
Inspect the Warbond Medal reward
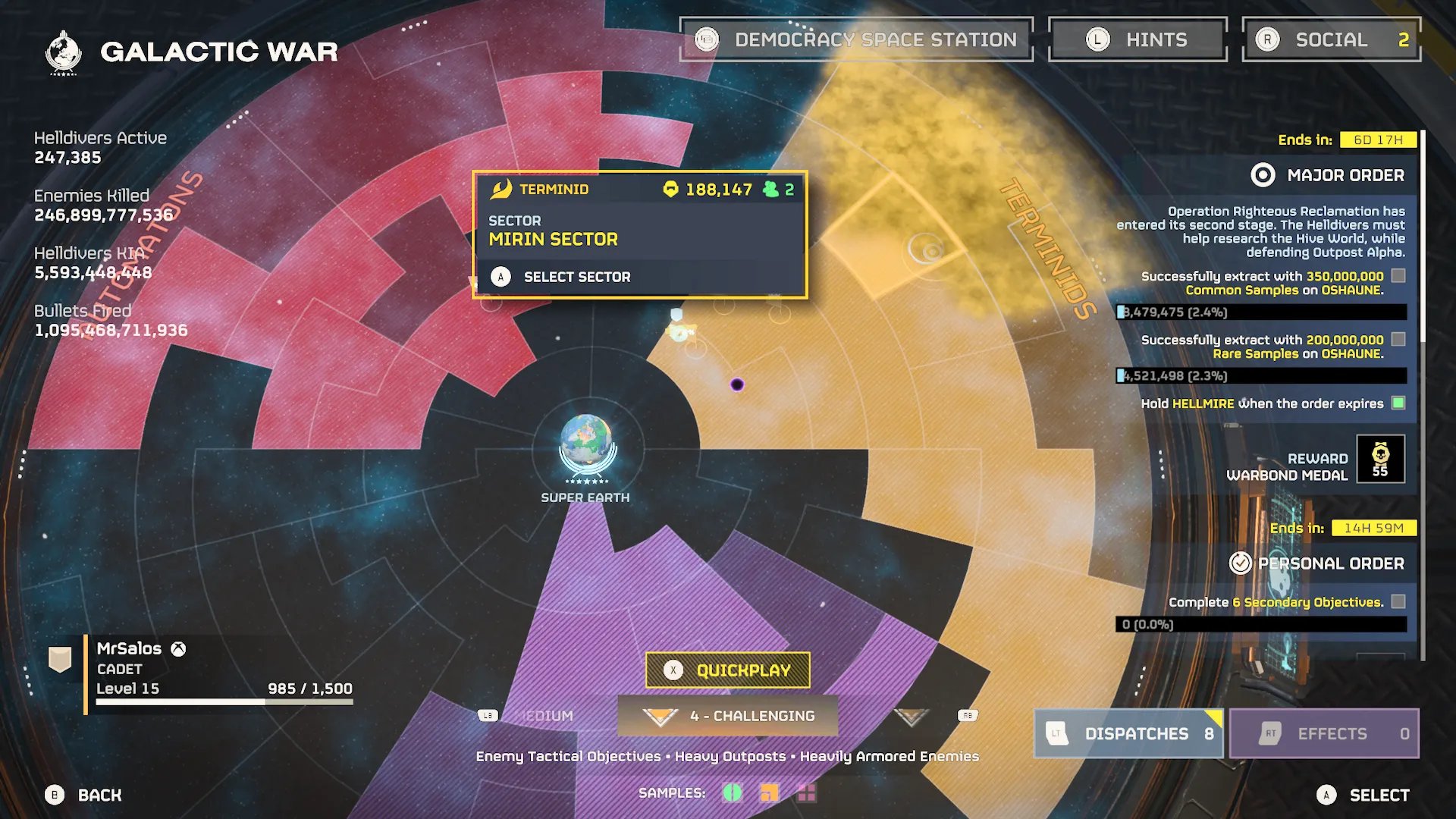1380,459
